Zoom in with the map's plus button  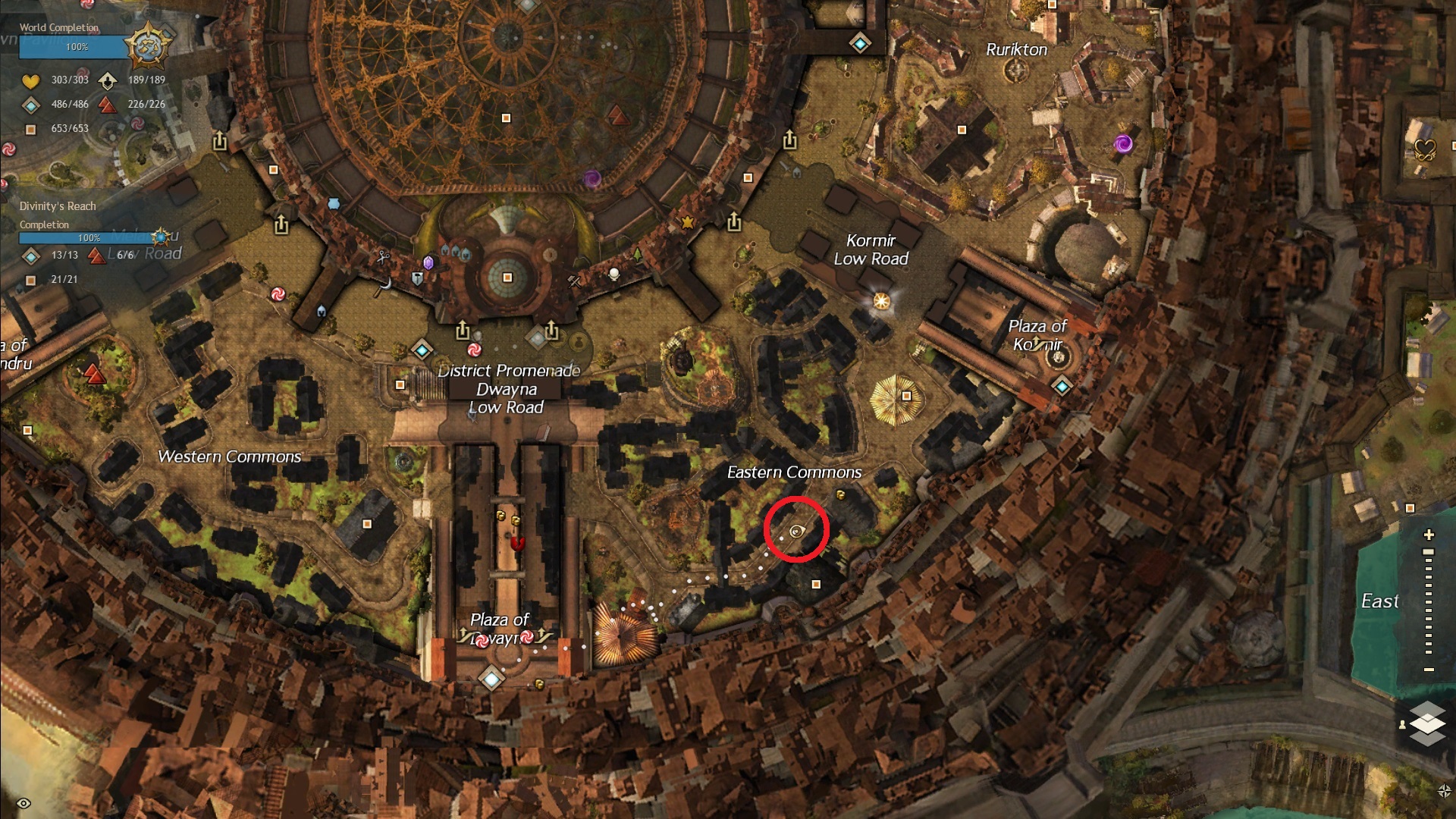pyautogui.click(x=1429, y=535)
